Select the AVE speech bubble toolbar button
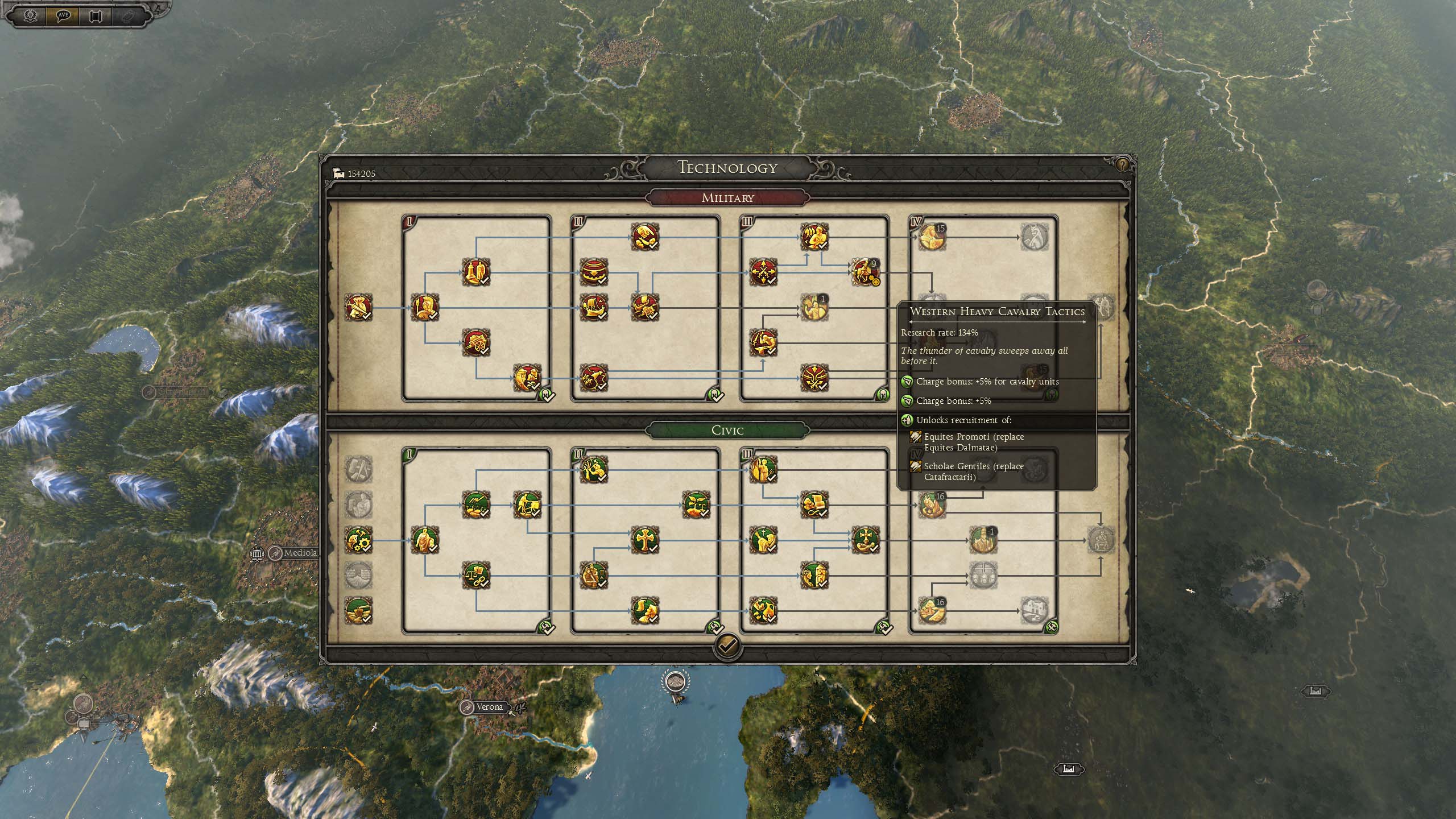Image resolution: width=1456 pixels, height=819 pixels. [63, 15]
